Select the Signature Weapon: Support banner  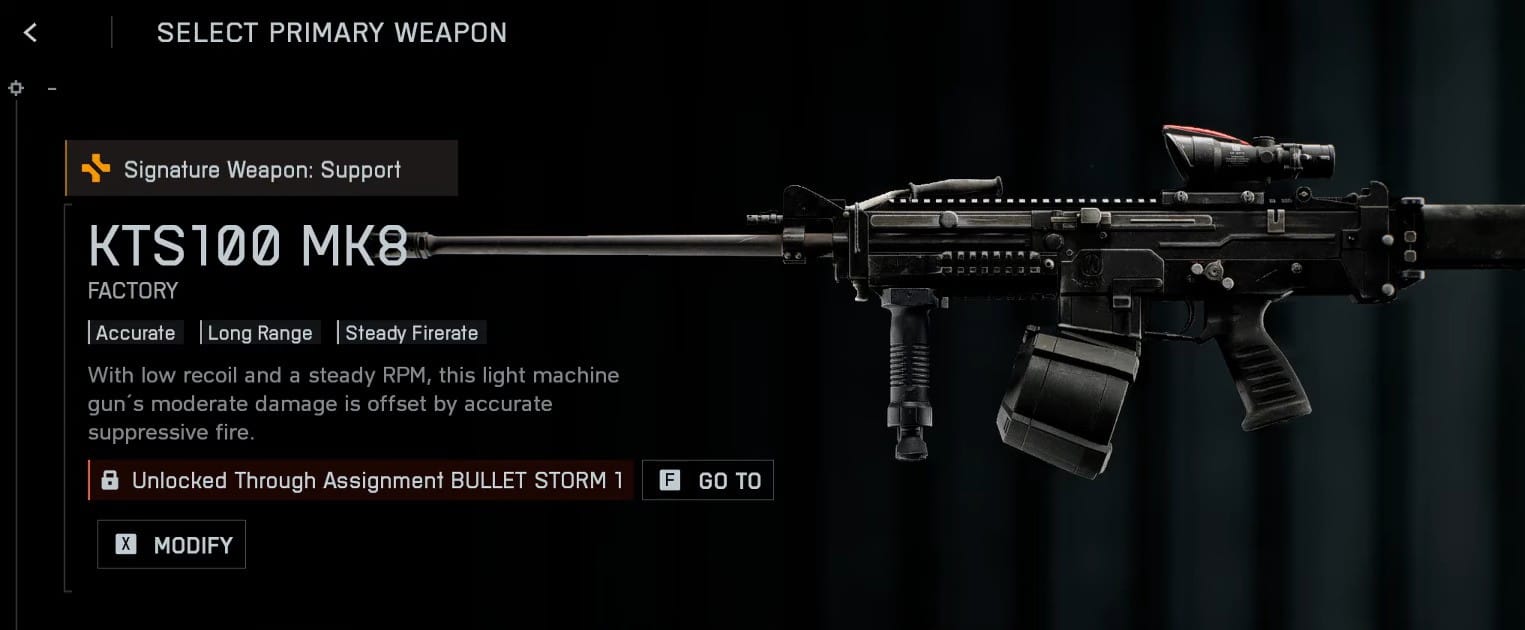pos(262,169)
